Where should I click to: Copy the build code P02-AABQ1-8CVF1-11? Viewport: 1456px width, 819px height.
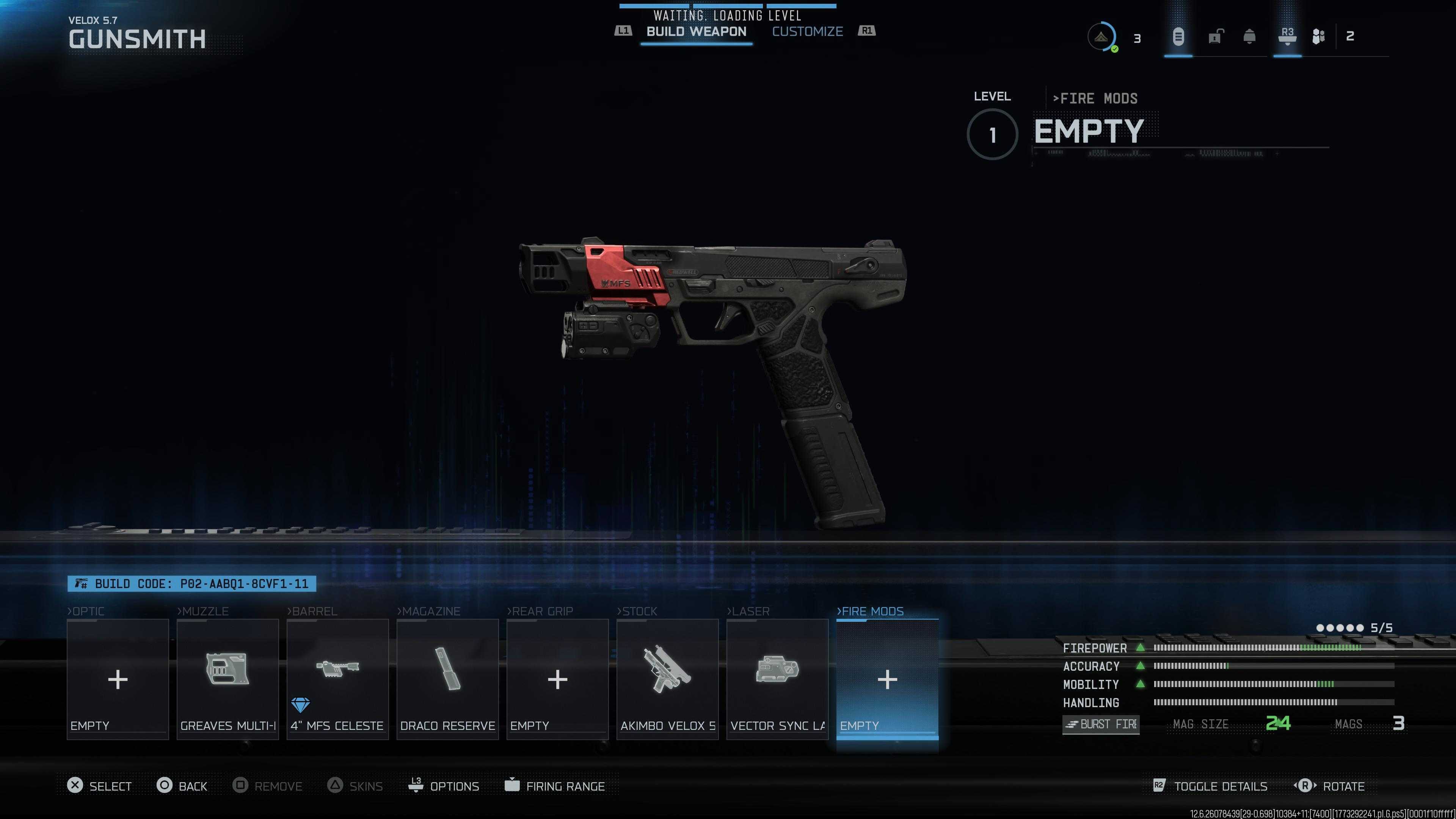[191, 583]
